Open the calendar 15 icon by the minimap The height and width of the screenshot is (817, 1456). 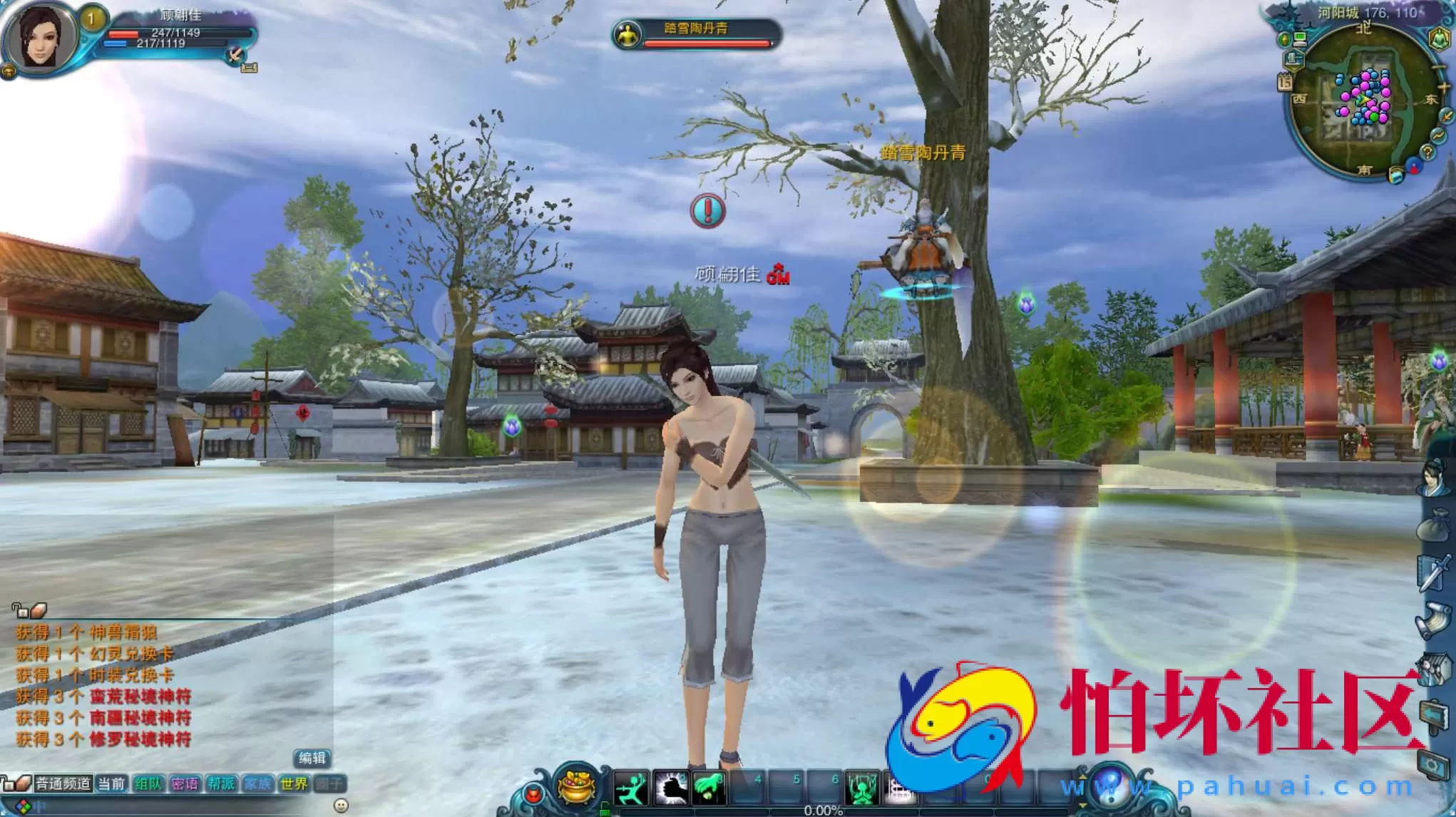tap(1285, 81)
